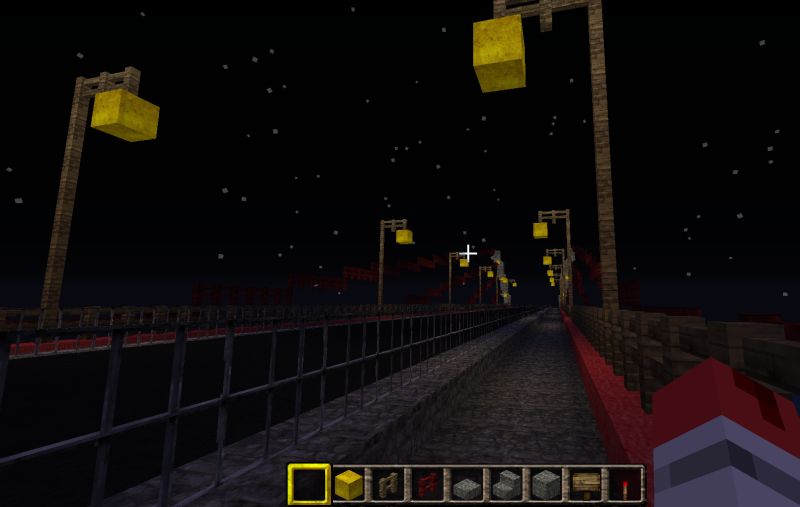Viewport: 800px width, 507px height.
Task: Select the yellow block hotbar slot
Action: [x=349, y=485]
